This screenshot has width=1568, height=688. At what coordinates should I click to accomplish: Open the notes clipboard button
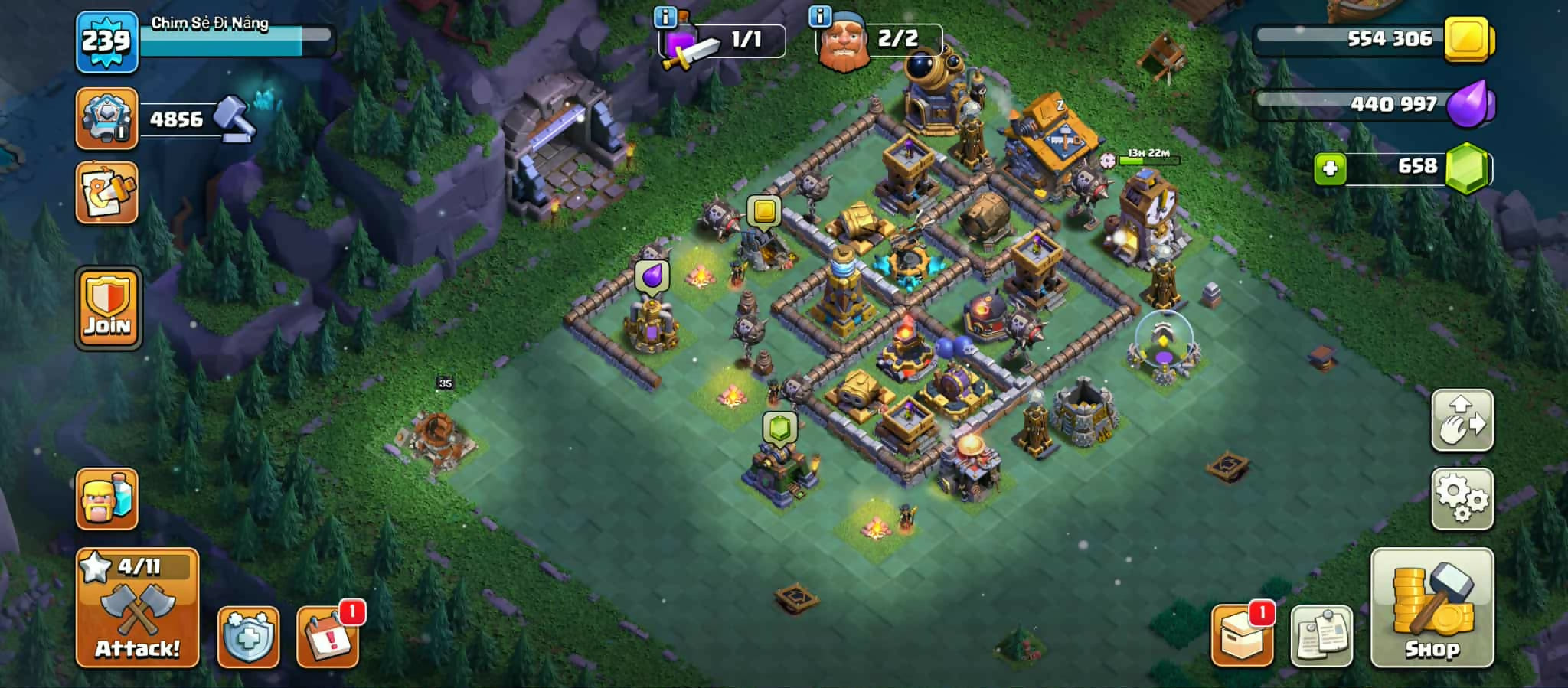(x=1321, y=637)
